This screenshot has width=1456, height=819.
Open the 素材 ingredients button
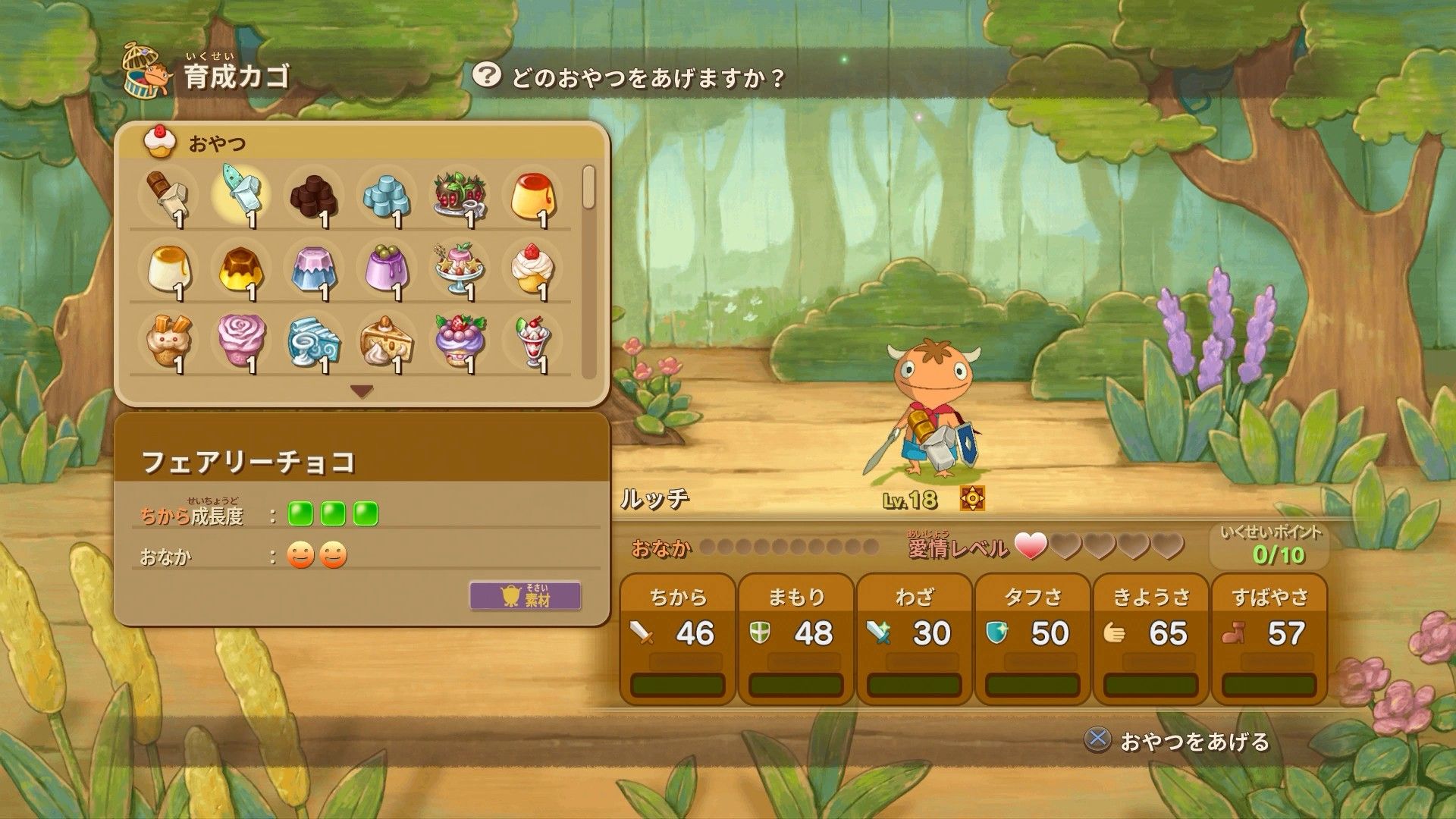526,595
